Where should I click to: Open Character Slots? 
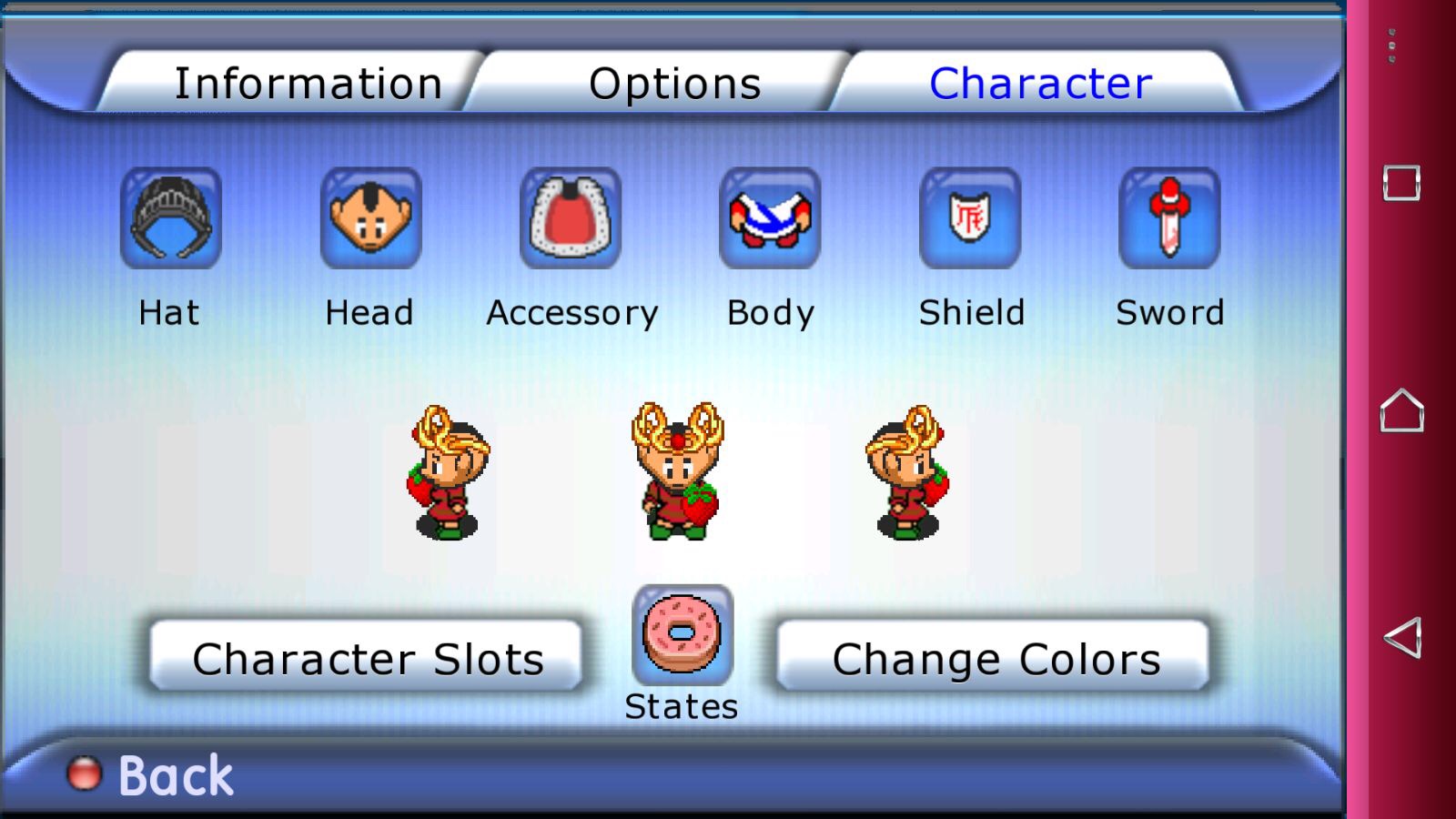[x=367, y=657]
